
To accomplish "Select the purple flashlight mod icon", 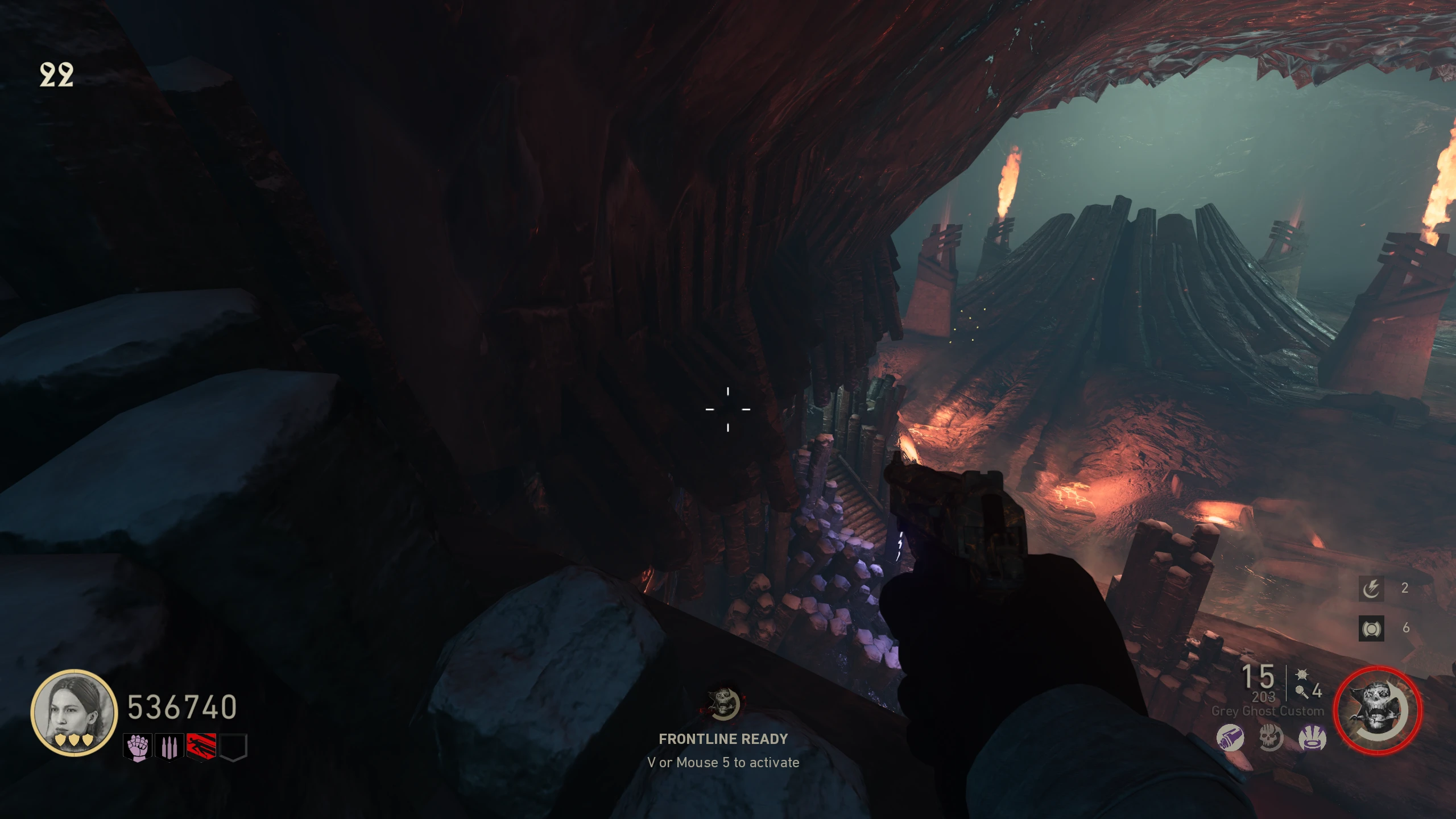I will pyautogui.click(x=1230, y=738).
